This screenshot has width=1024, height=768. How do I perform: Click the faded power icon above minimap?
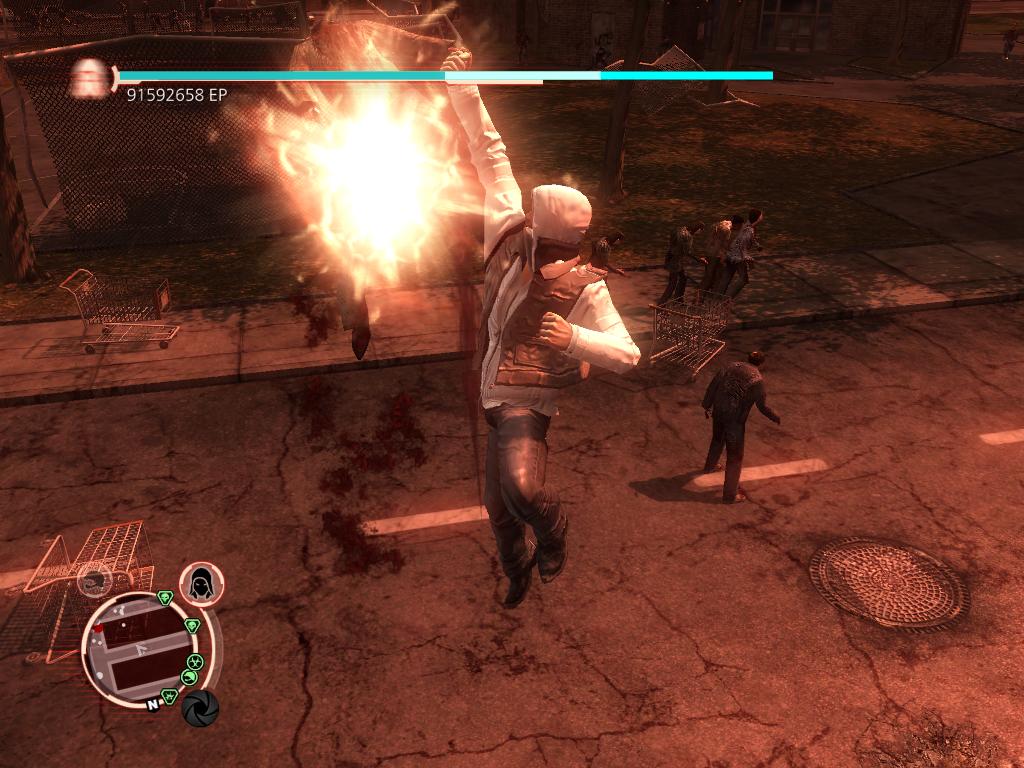point(95,579)
